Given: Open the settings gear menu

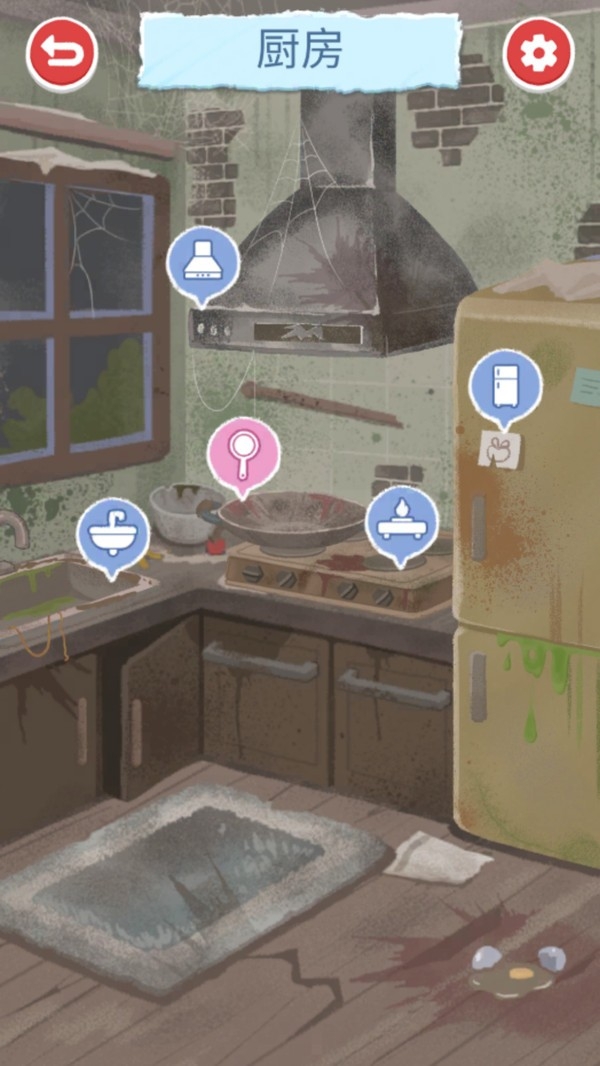Looking at the screenshot, I should coord(539,52).
